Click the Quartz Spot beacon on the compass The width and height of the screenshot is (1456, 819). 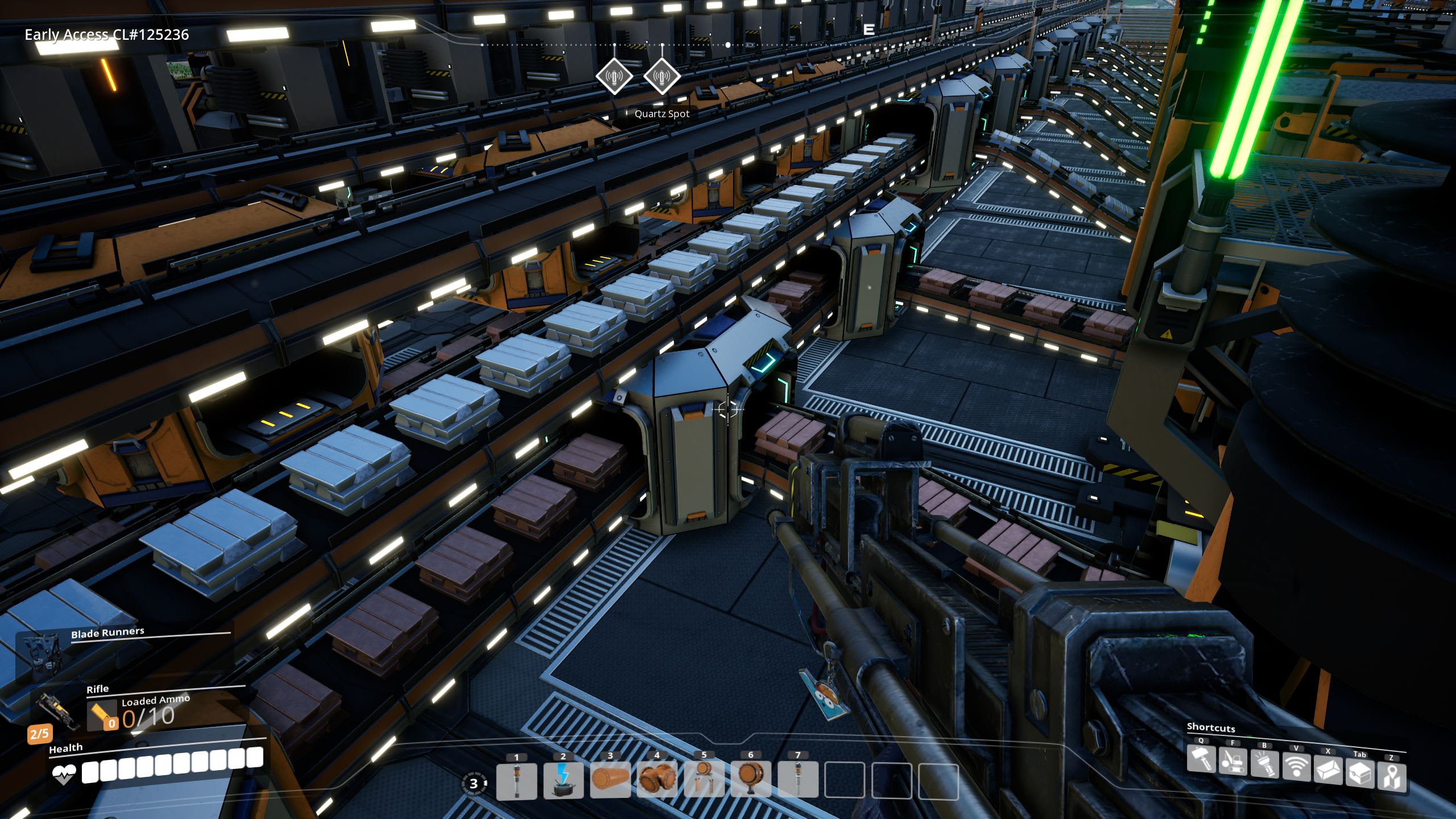tap(662, 76)
